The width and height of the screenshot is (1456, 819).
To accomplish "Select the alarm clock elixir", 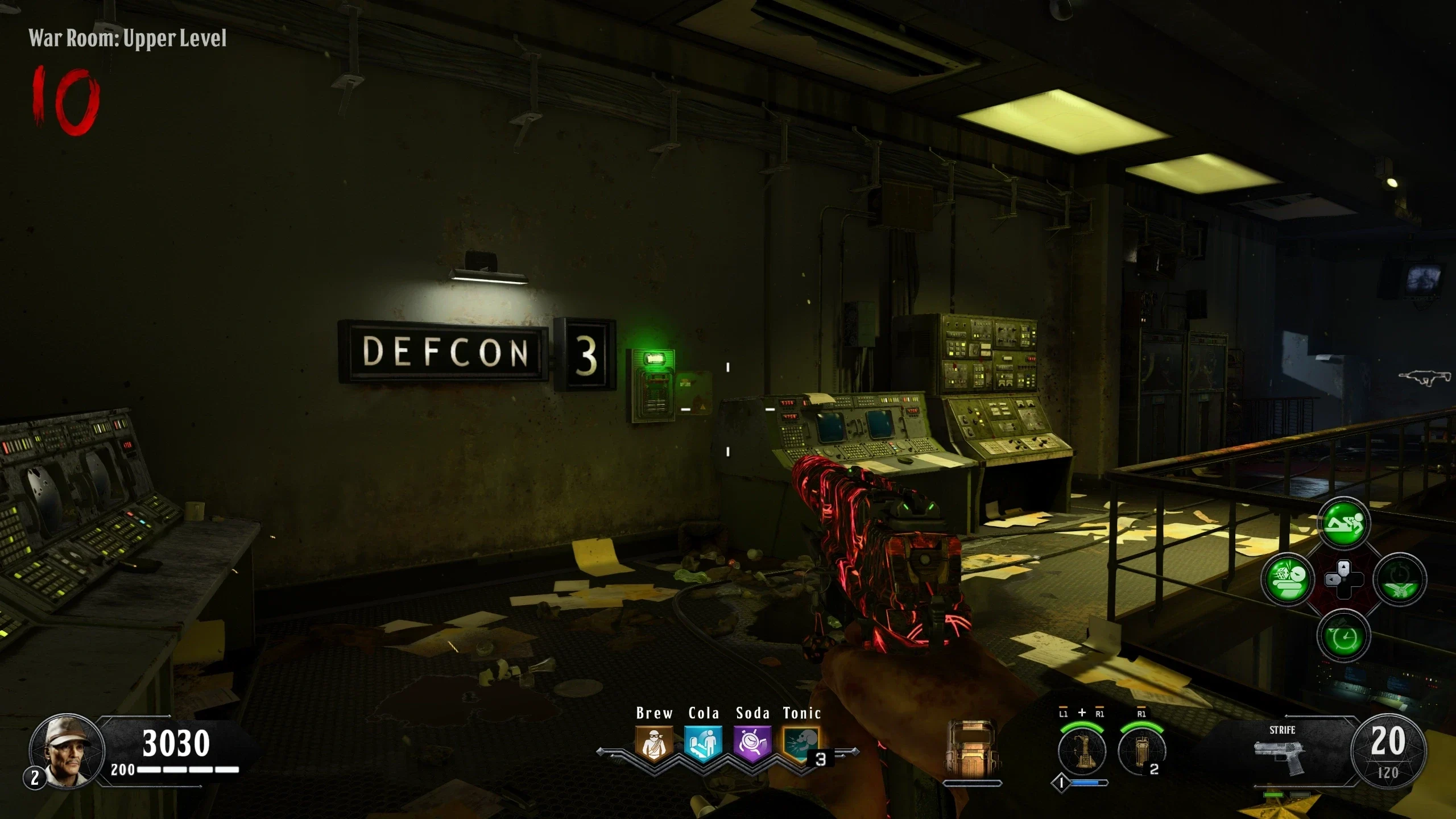I will click(1343, 636).
